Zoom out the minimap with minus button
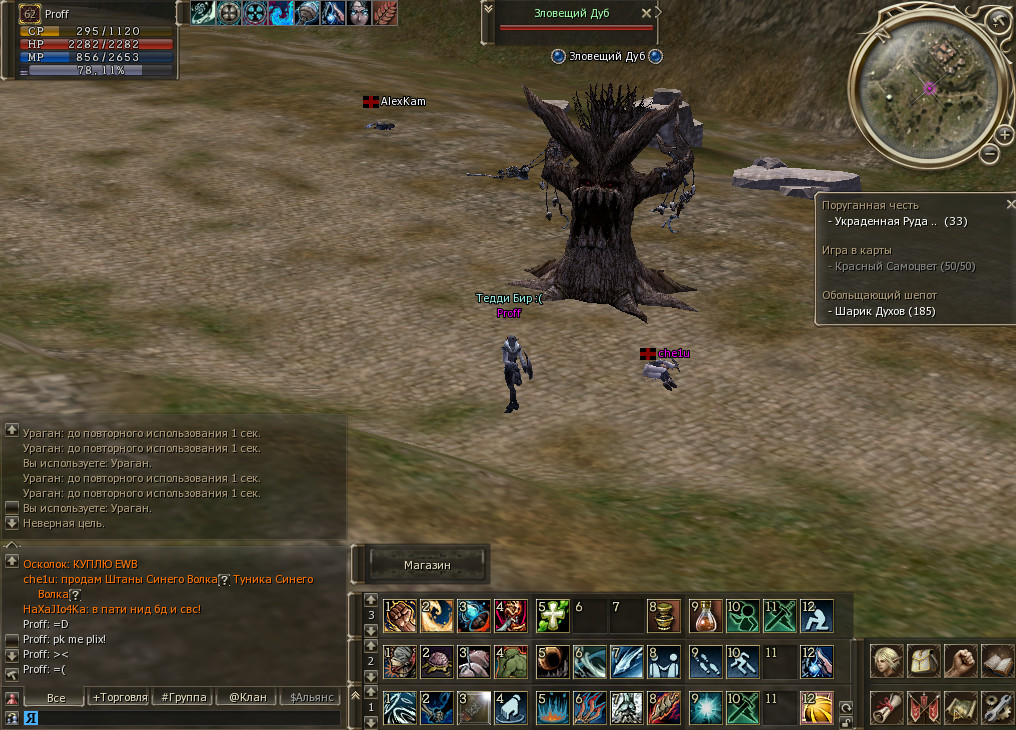Viewport: 1016px width, 730px height. point(989,153)
